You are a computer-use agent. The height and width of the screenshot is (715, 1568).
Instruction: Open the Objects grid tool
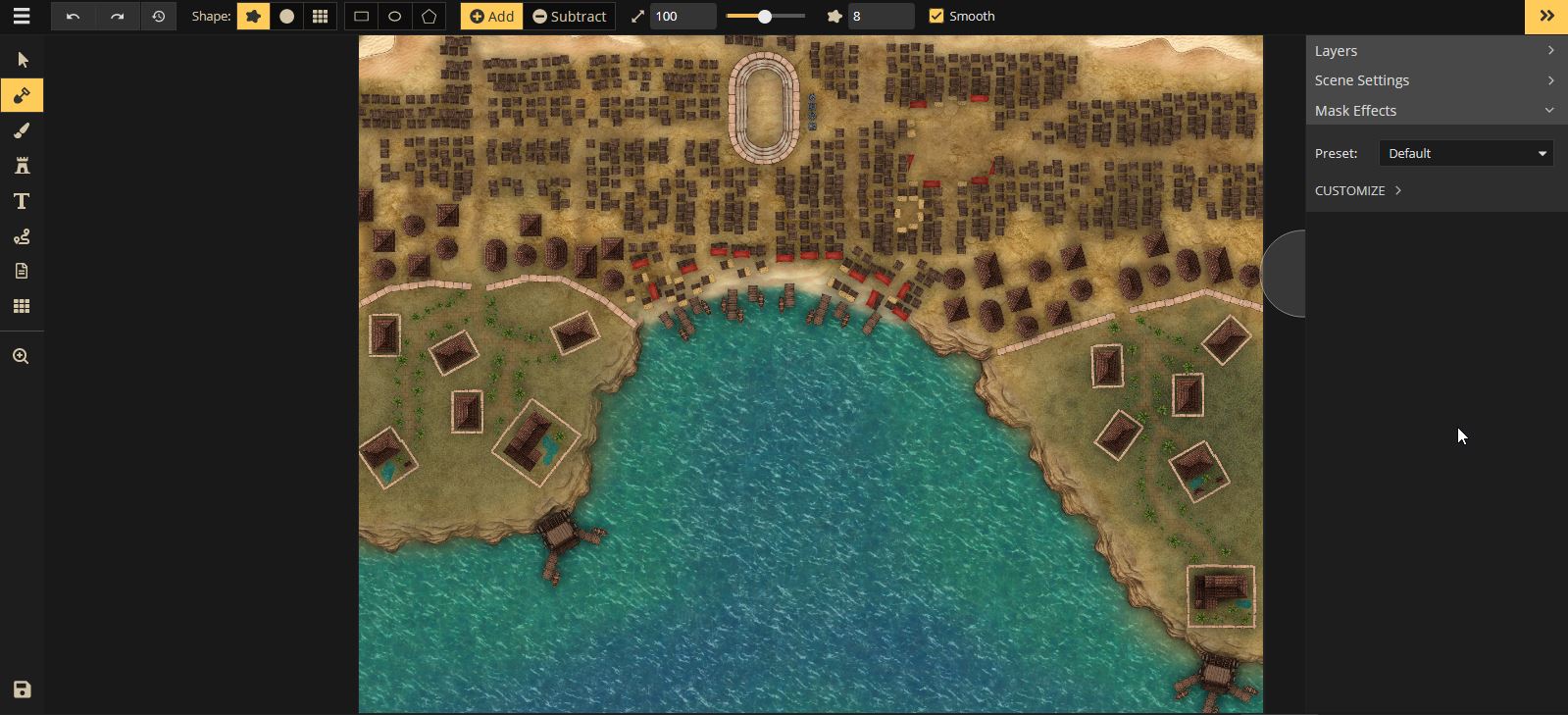click(22, 306)
